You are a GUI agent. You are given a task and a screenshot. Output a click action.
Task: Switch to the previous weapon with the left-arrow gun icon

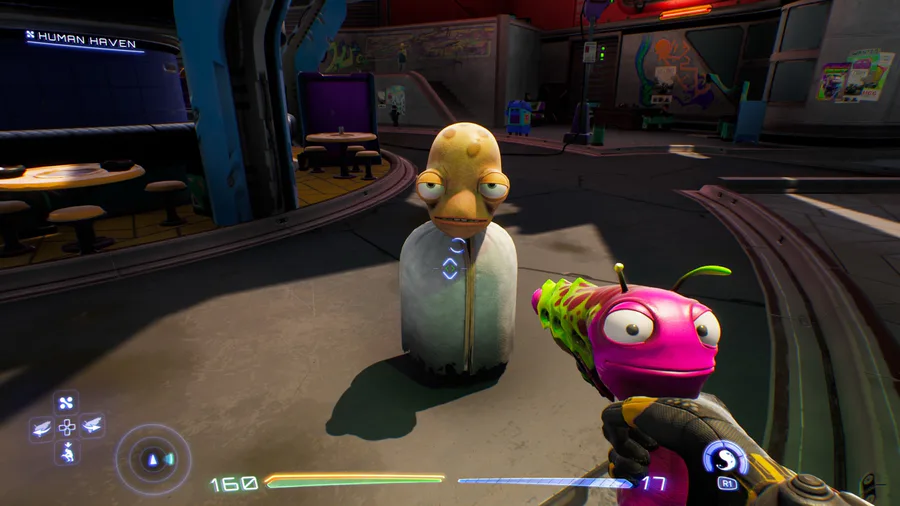pyautogui.click(x=42, y=428)
